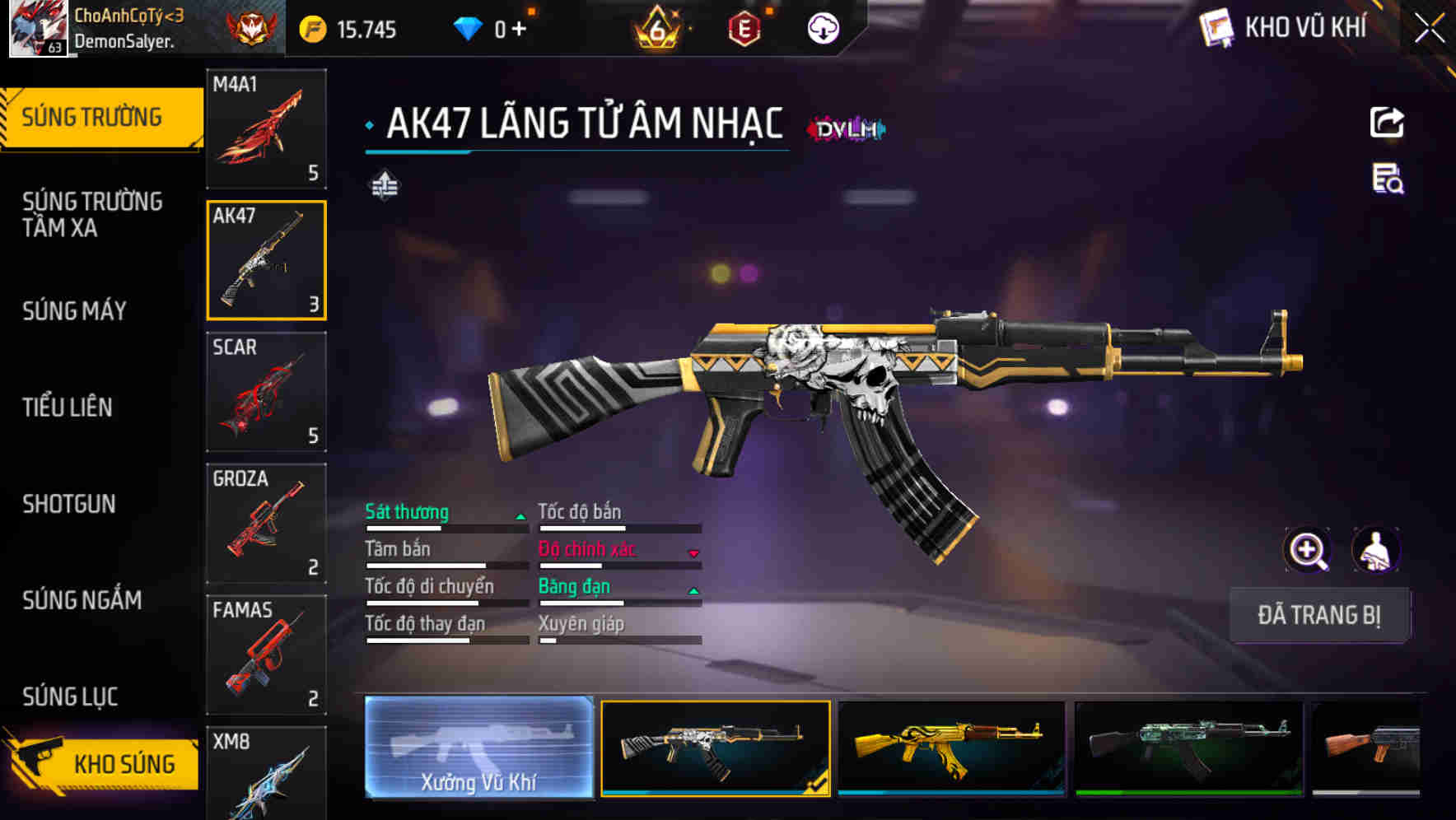1456x820 pixels.
Task: Choose the FAMAS weapon tile
Action: point(266,655)
